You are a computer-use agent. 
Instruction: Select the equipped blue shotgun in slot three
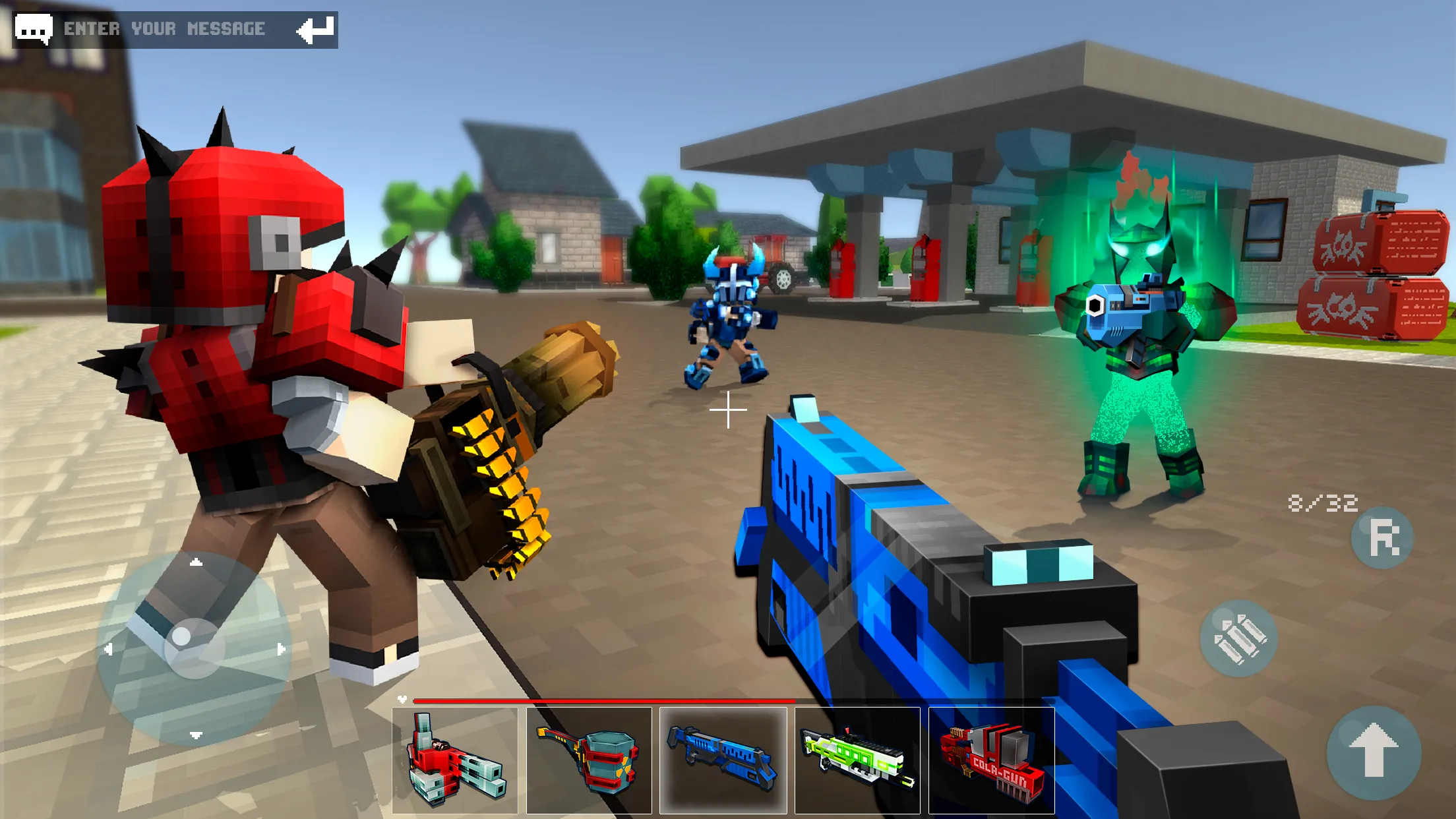[x=723, y=762]
